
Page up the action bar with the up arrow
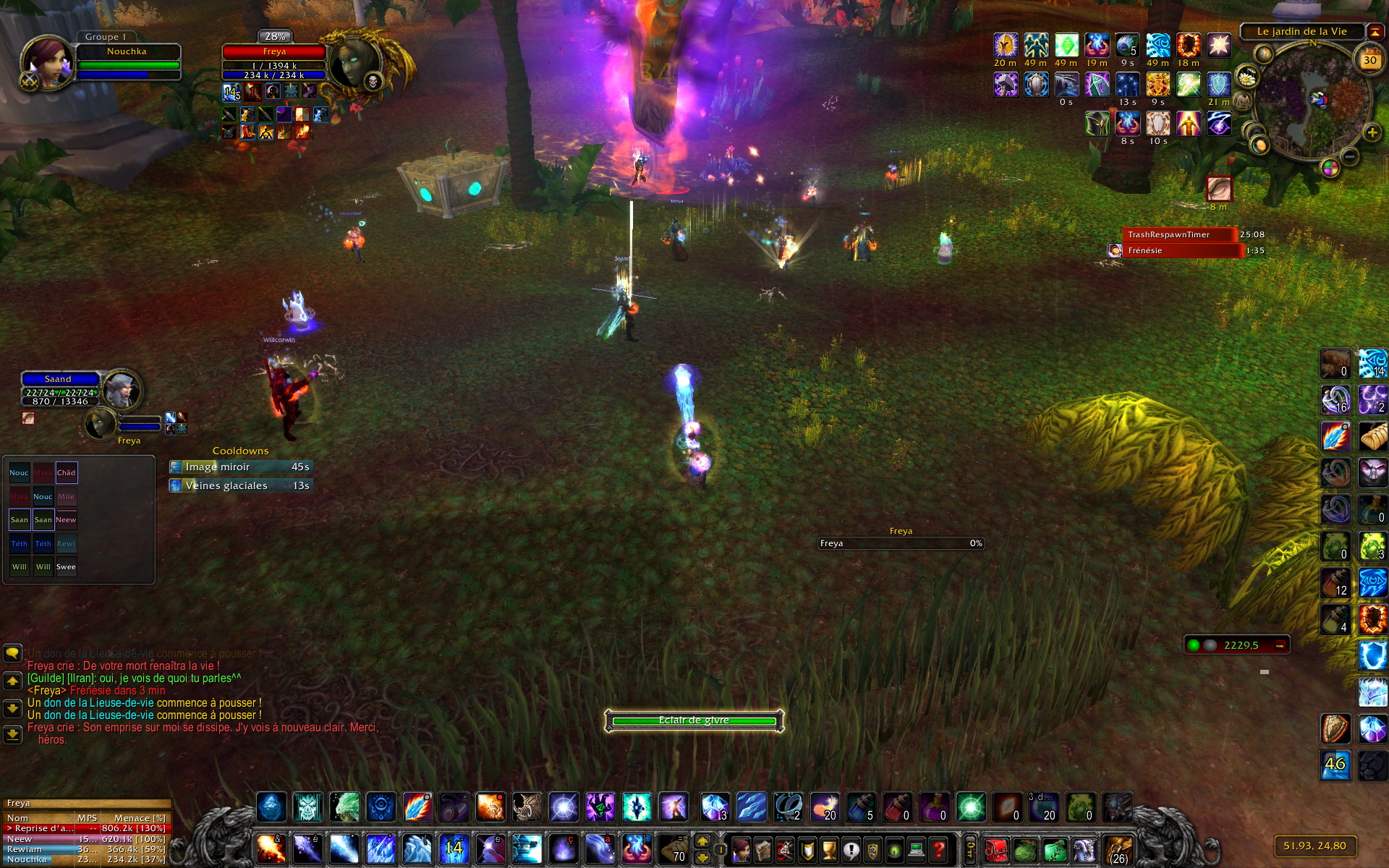click(x=702, y=841)
